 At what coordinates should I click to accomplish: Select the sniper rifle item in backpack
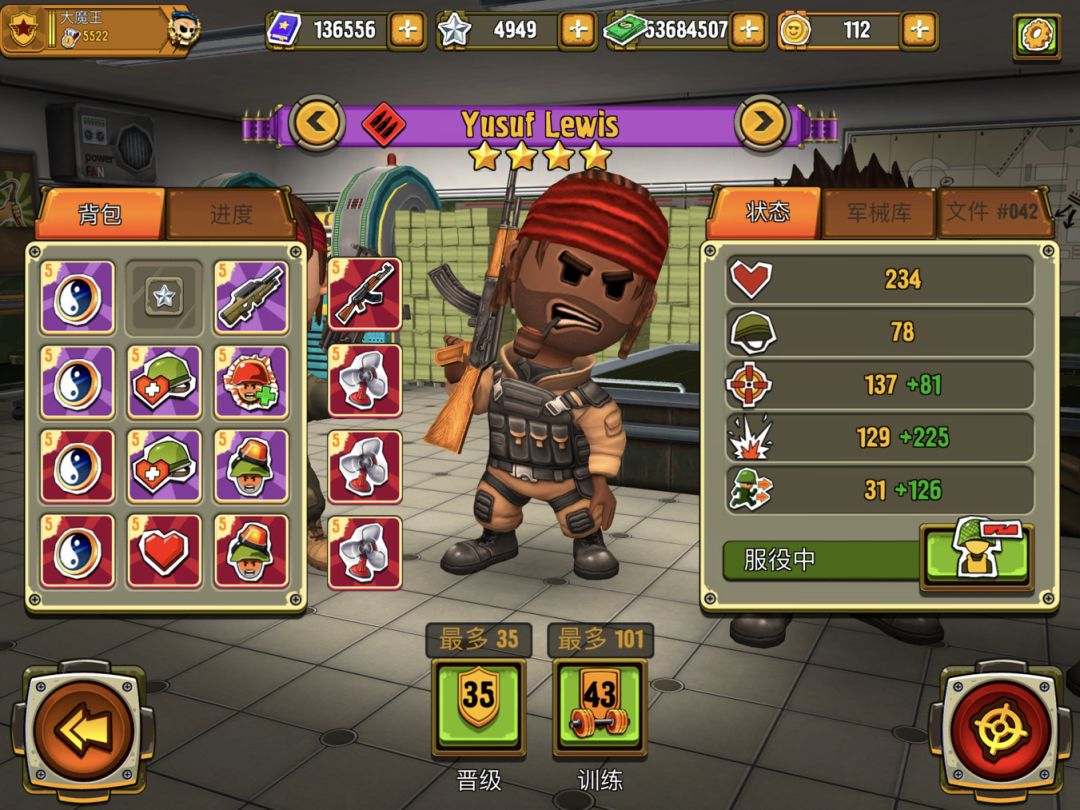[252, 297]
